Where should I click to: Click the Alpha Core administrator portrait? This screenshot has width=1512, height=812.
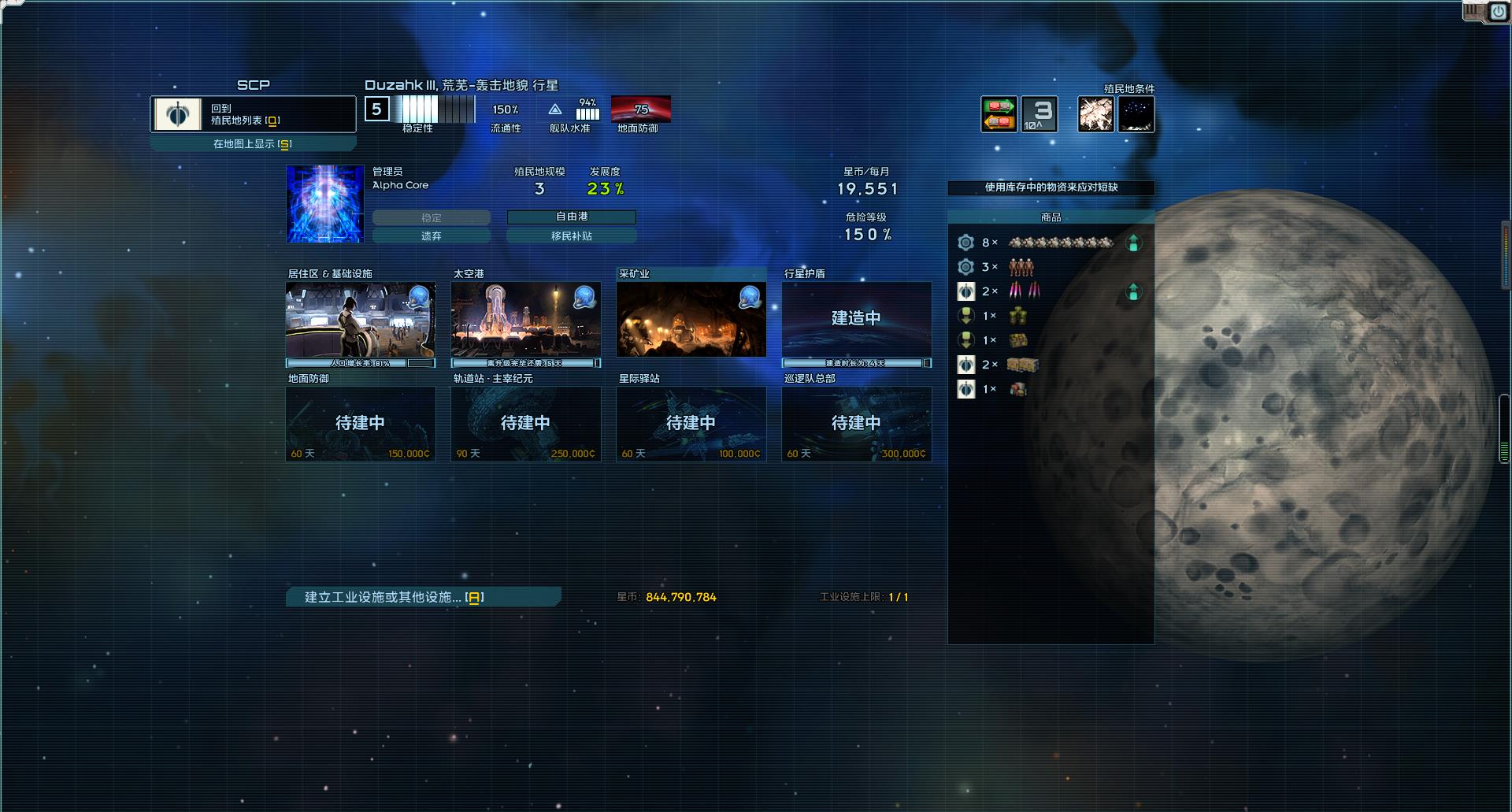point(324,204)
